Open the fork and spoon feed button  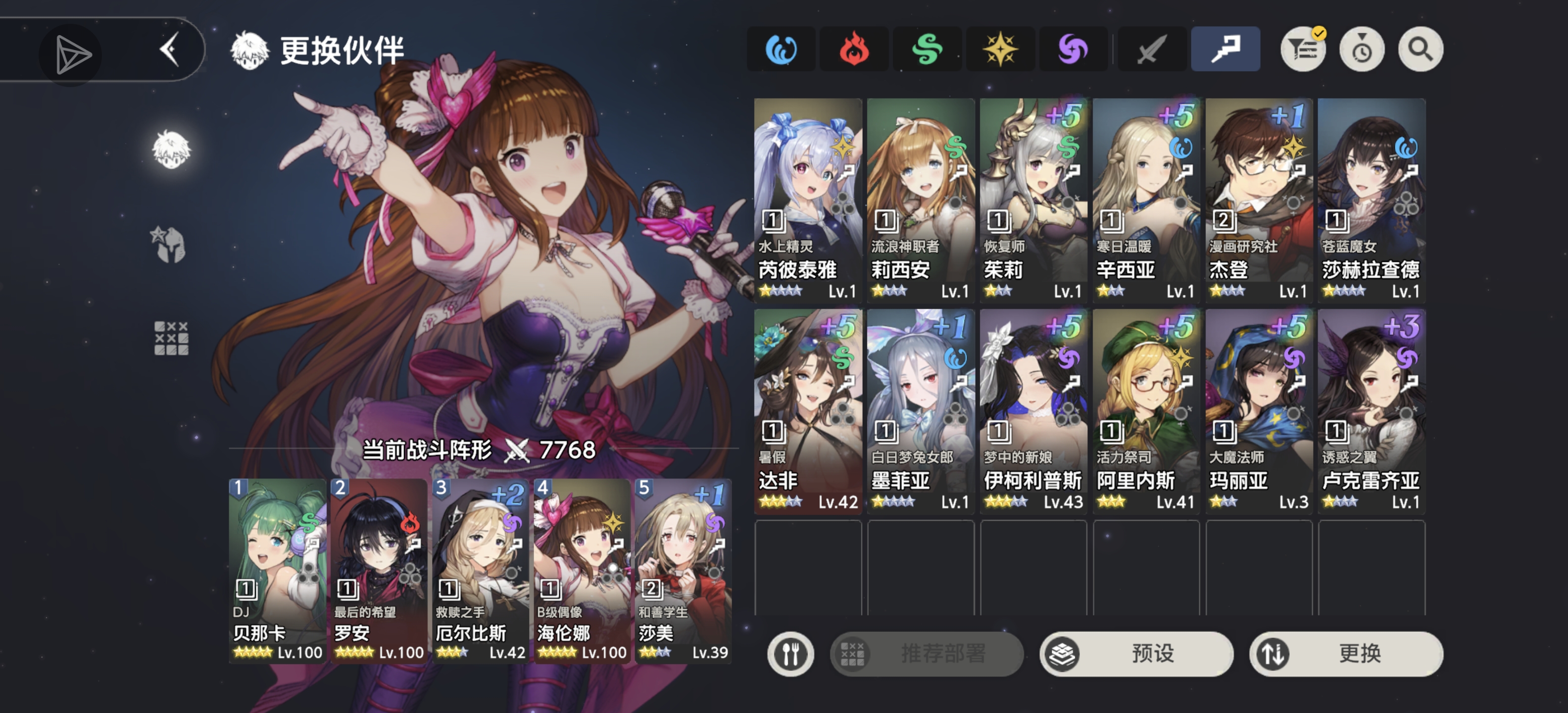(790, 653)
